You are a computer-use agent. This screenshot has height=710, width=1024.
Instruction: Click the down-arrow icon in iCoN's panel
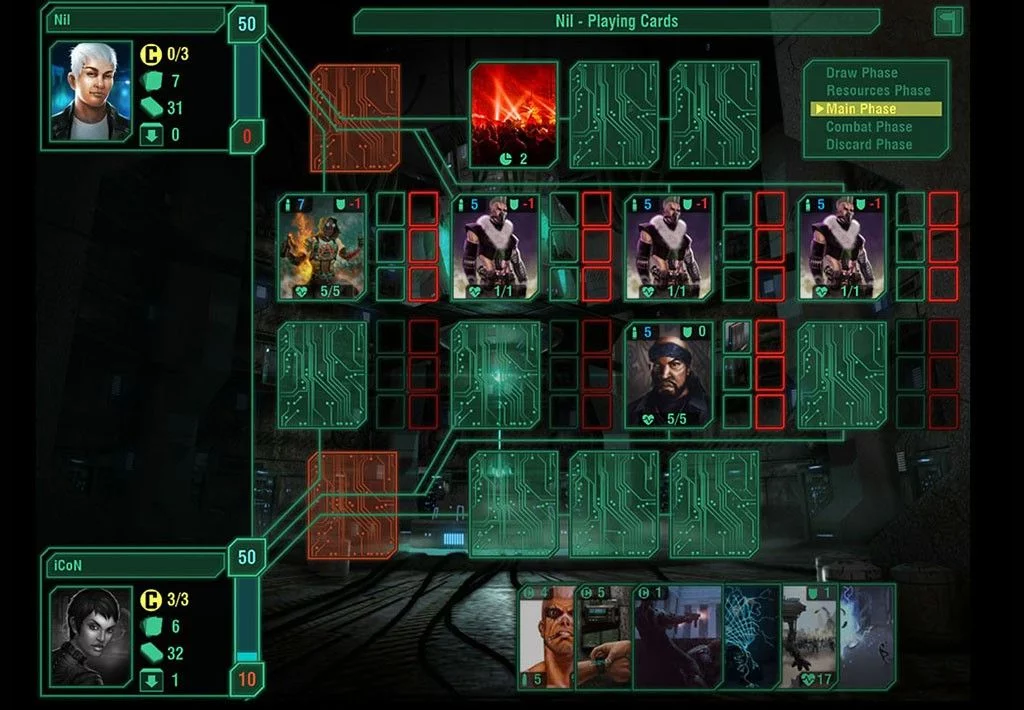151,680
